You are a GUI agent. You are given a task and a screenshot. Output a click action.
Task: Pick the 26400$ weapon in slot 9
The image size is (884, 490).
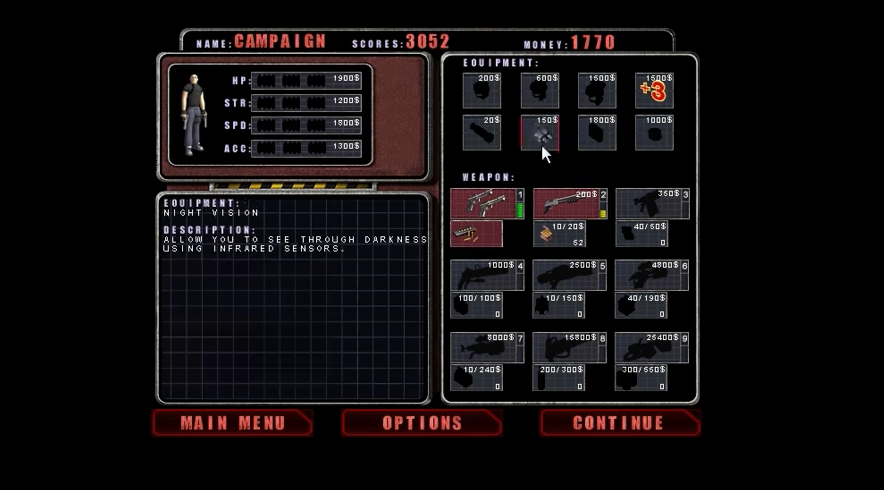coord(652,347)
